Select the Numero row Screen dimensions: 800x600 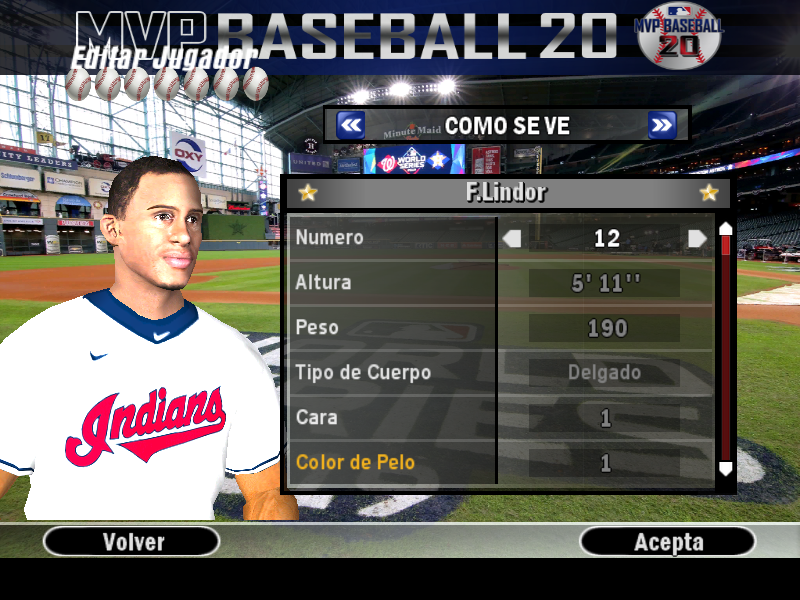[392, 238]
